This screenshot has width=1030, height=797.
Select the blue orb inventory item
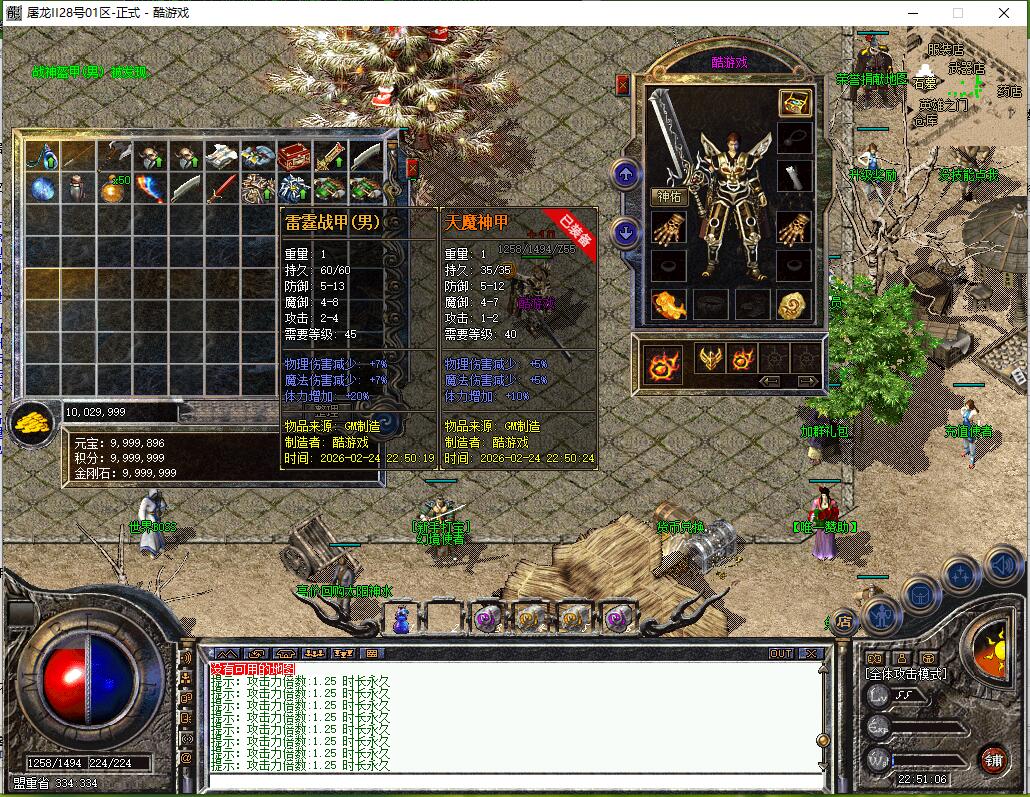[x=41, y=189]
